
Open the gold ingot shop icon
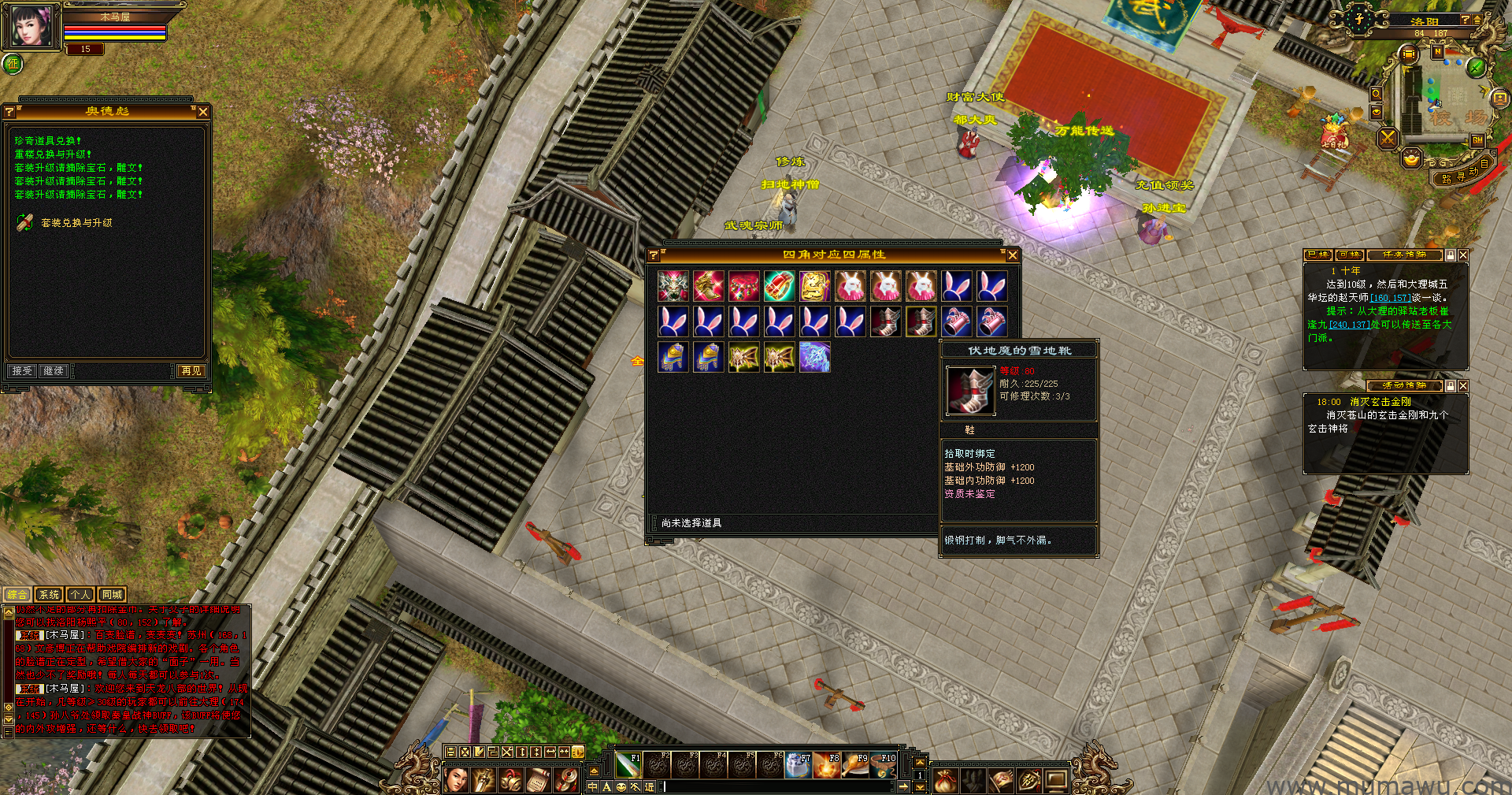coord(1411,158)
